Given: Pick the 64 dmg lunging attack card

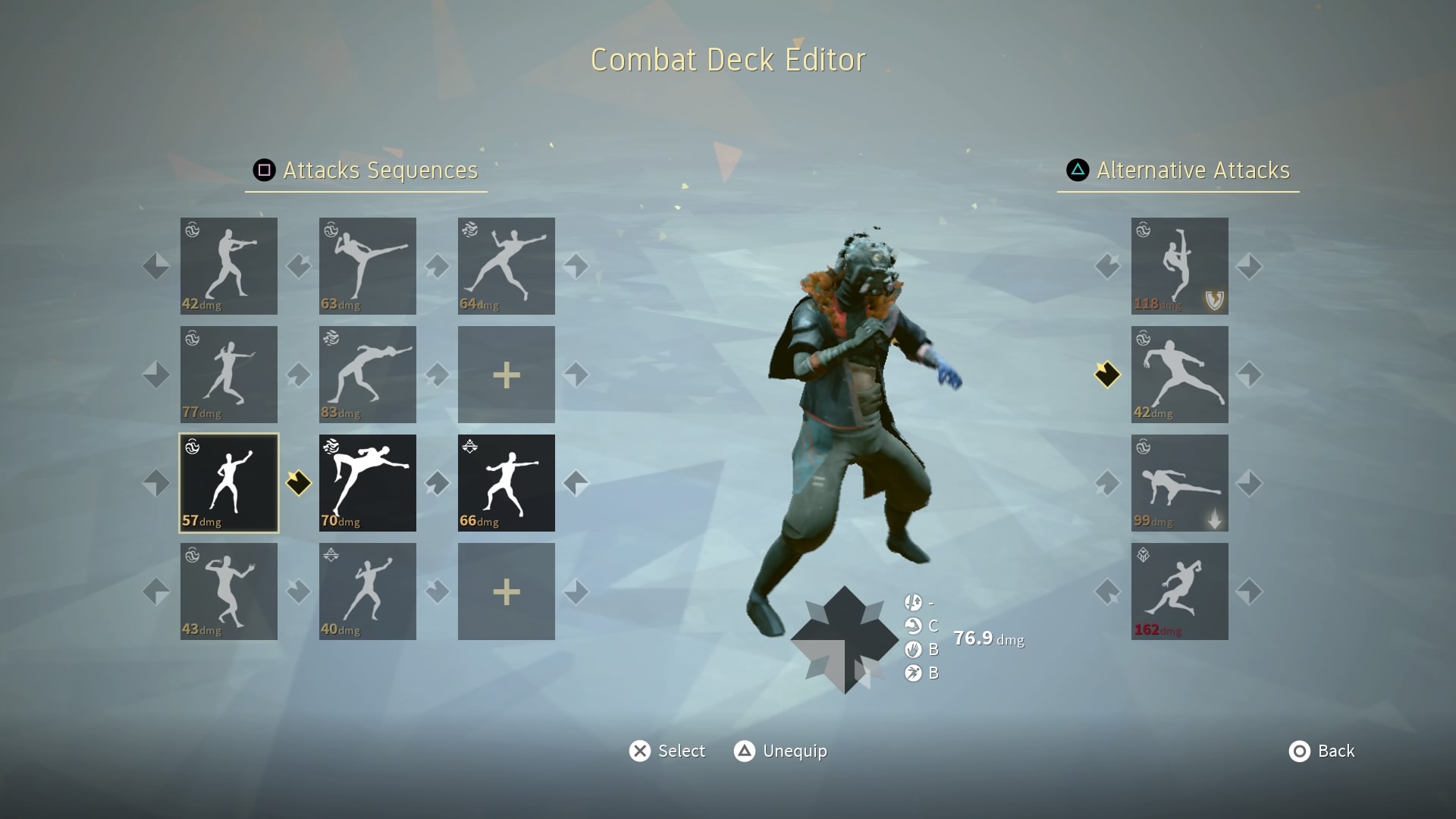Looking at the screenshot, I should point(506,266).
